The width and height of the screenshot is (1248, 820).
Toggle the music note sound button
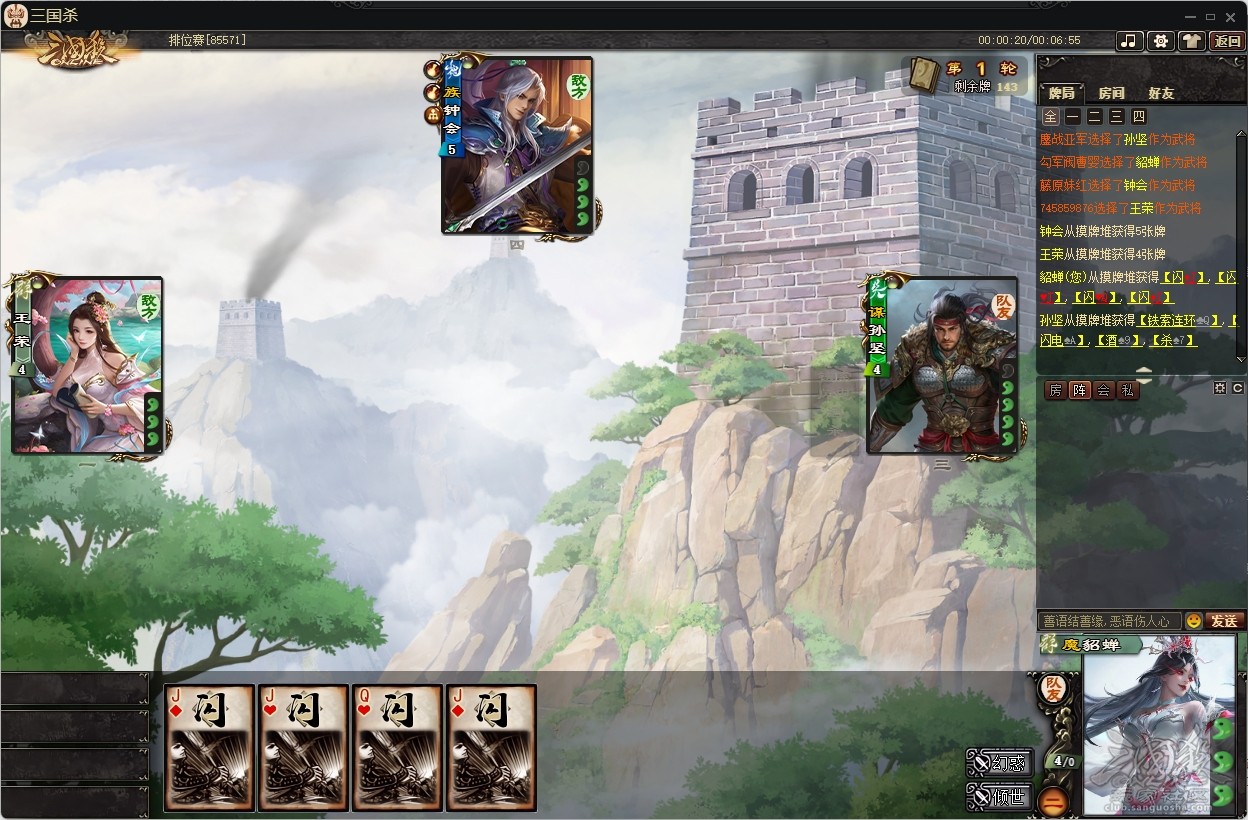click(x=1129, y=41)
